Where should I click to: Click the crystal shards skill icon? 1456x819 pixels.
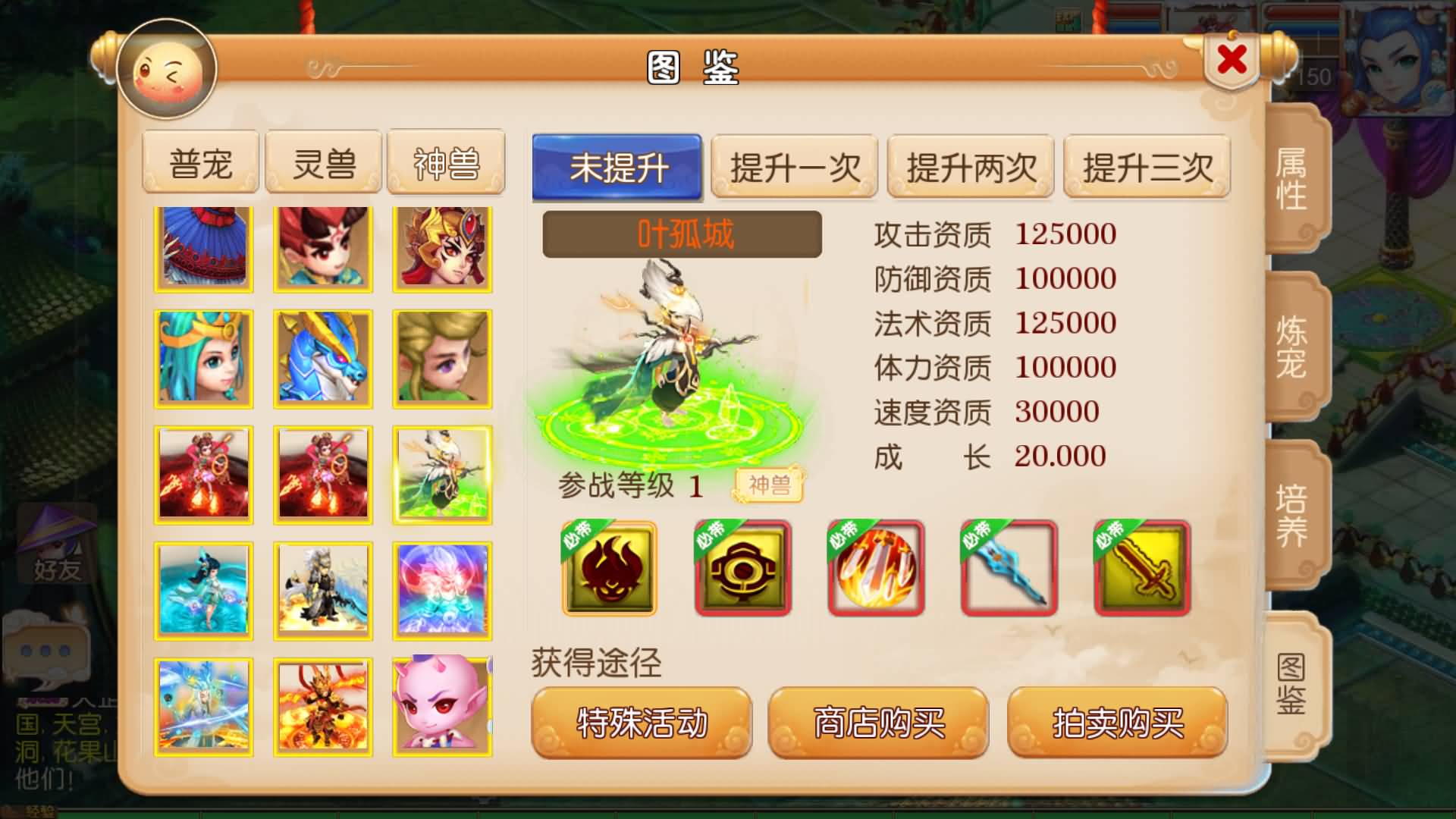(x=875, y=568)
